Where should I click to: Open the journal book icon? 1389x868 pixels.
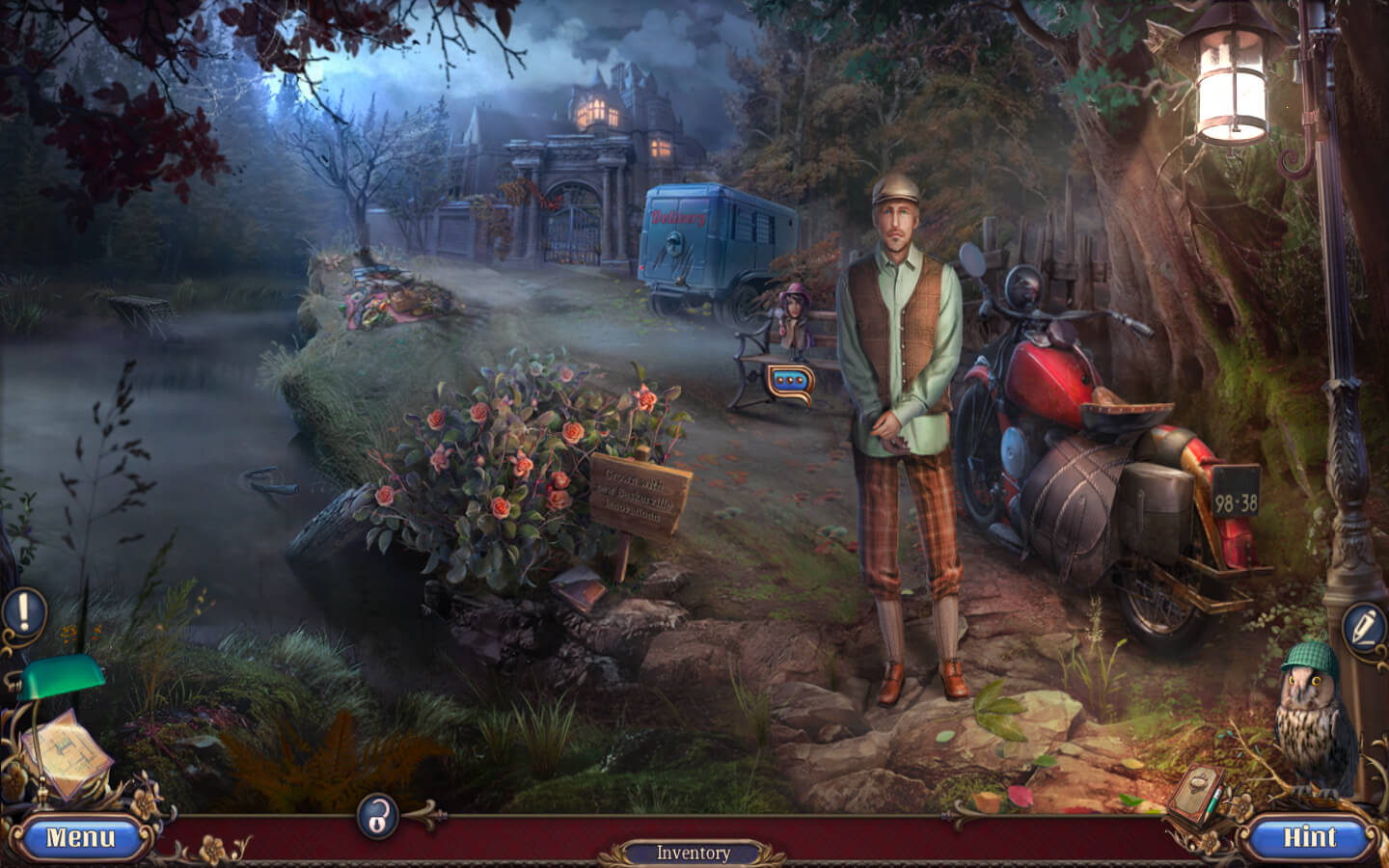pyautogui.click(x=1194, y=794)
